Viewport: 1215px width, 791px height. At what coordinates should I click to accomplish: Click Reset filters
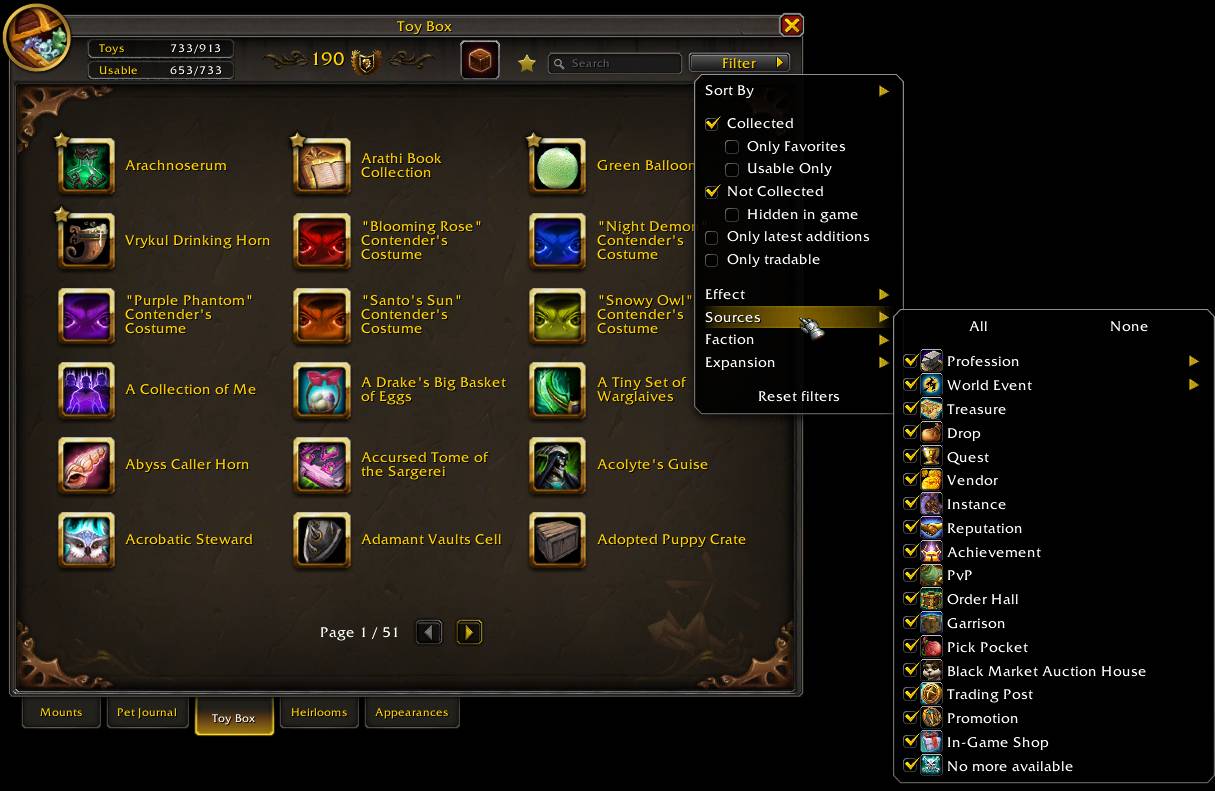coord(798,396)
